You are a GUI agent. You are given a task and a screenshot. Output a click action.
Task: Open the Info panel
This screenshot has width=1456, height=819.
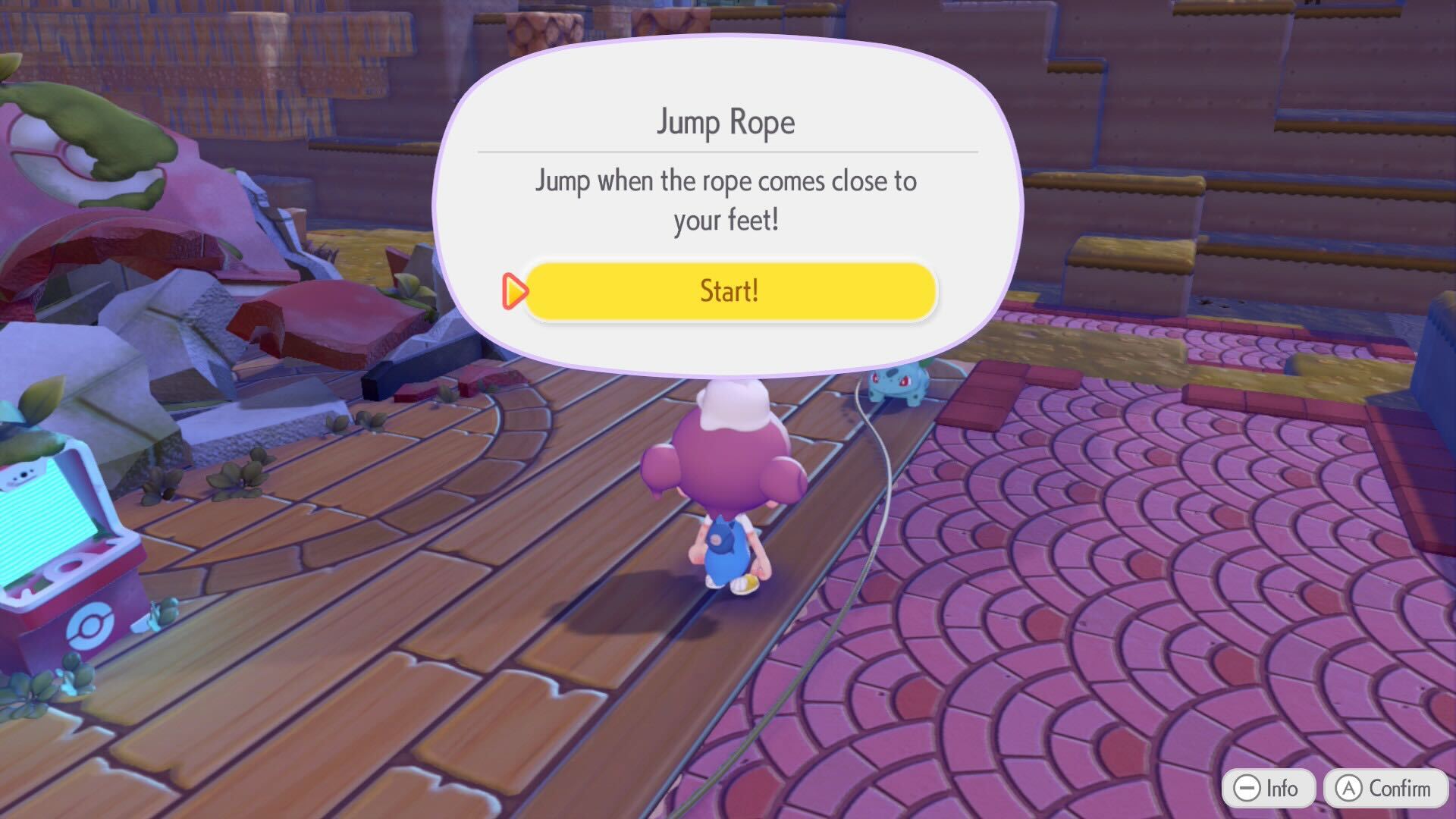(1268, 787)
